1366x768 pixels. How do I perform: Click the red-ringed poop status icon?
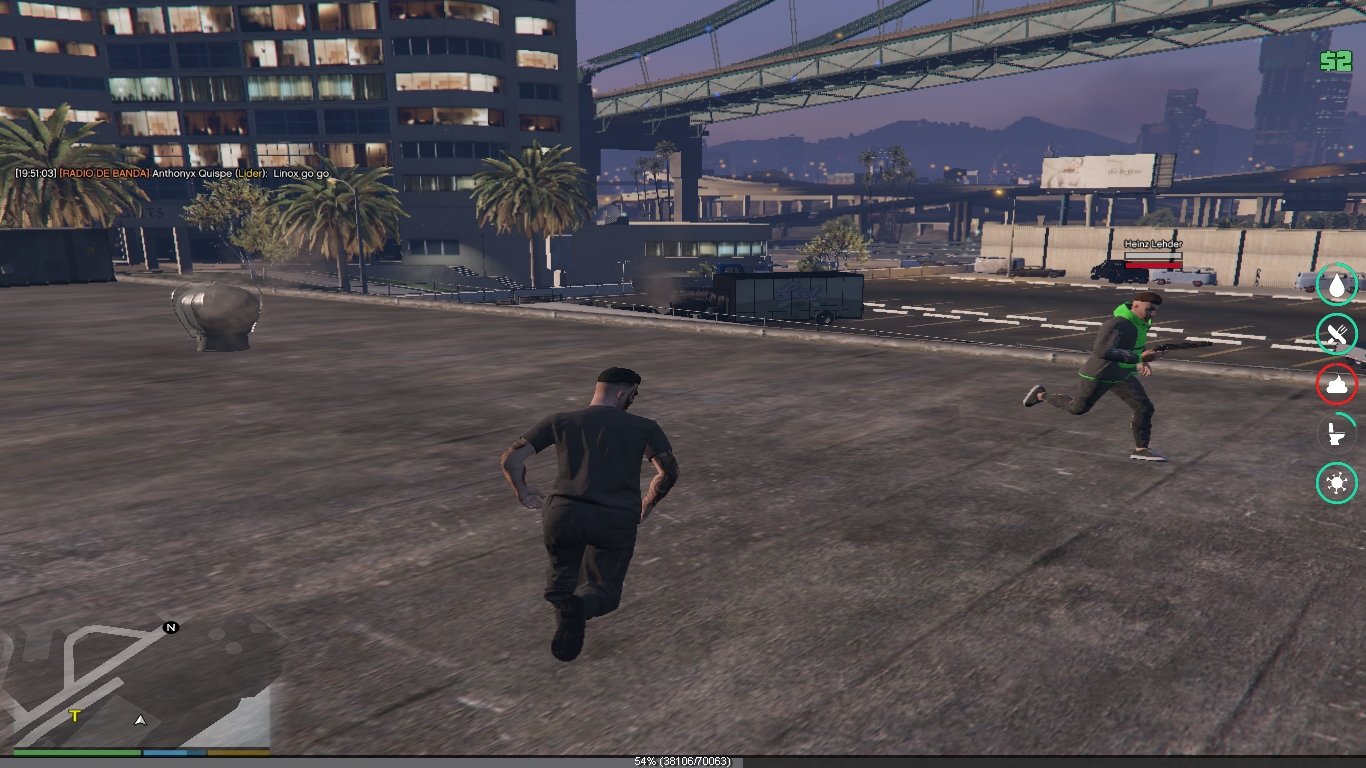[1336, 384]
